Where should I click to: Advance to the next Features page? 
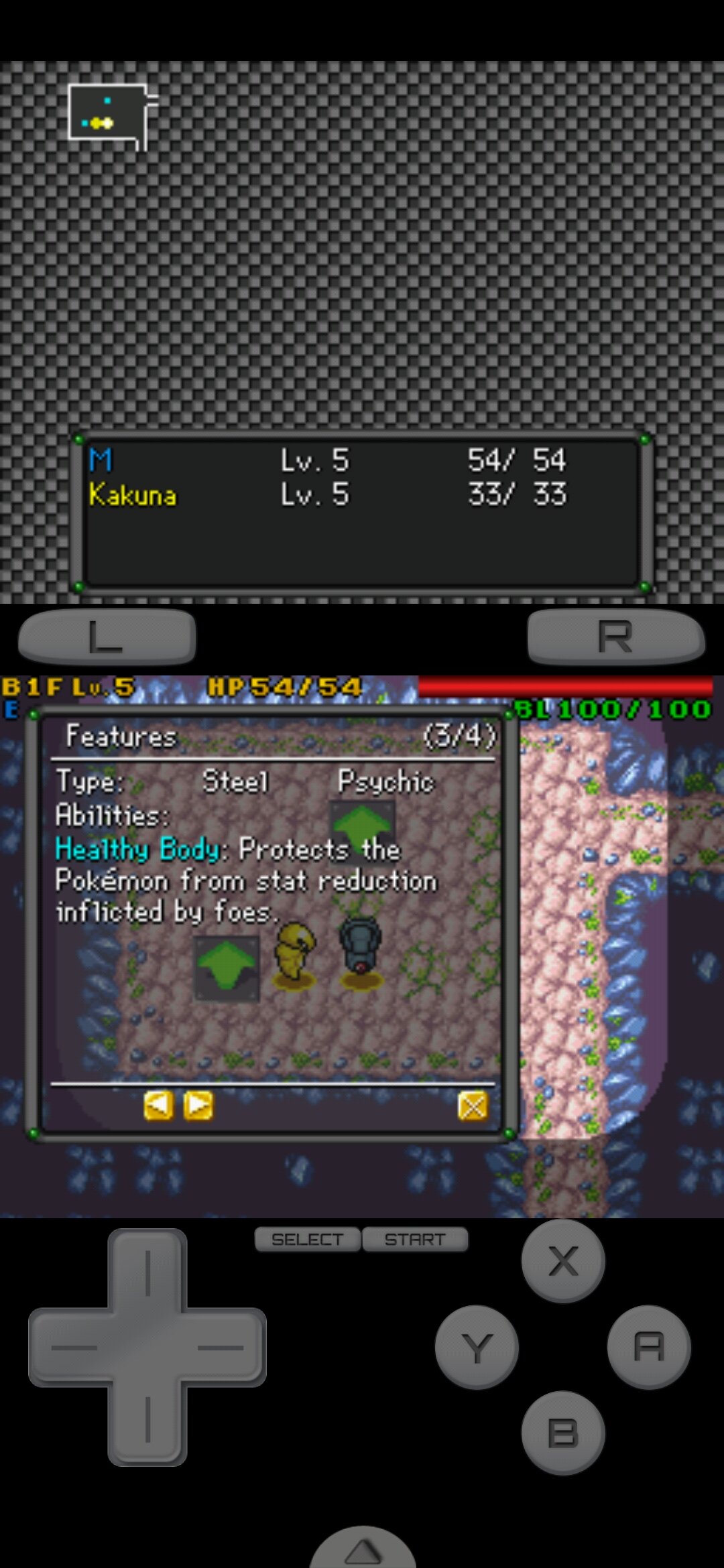[x=198, y=1106]
